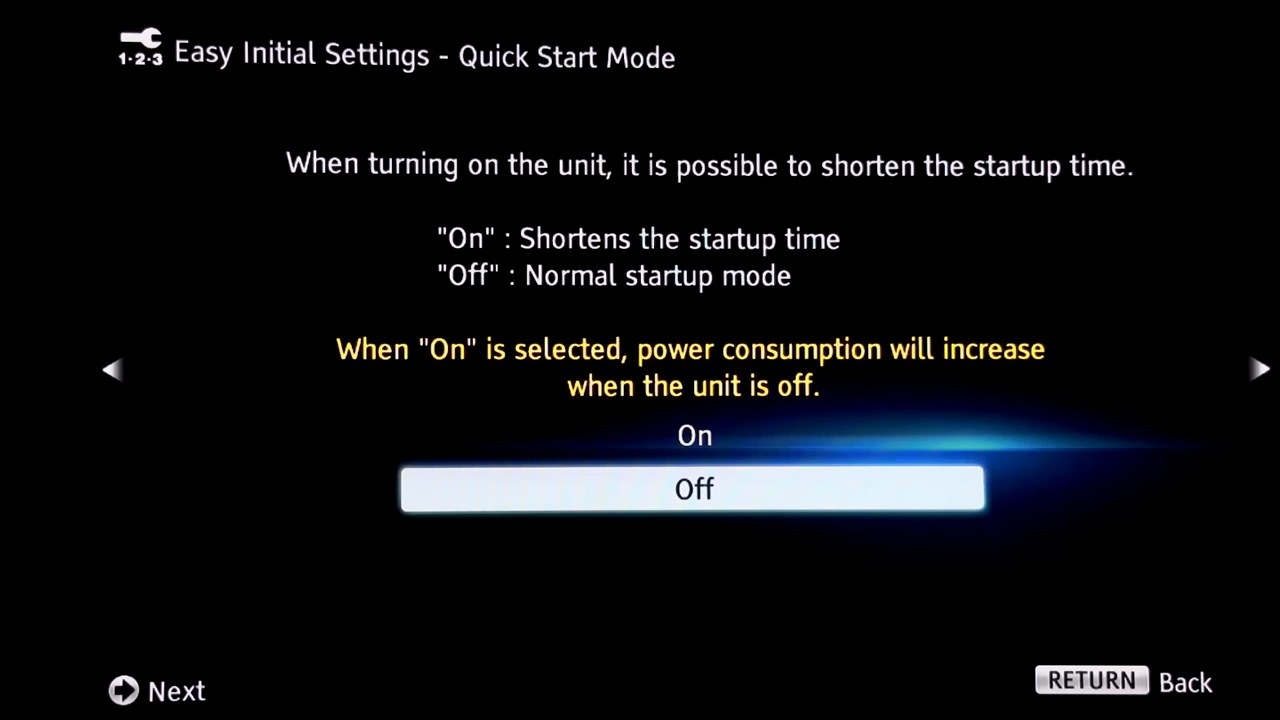Click the Easy Initial Settings title
1280x720 pixels.
point(300,55)
